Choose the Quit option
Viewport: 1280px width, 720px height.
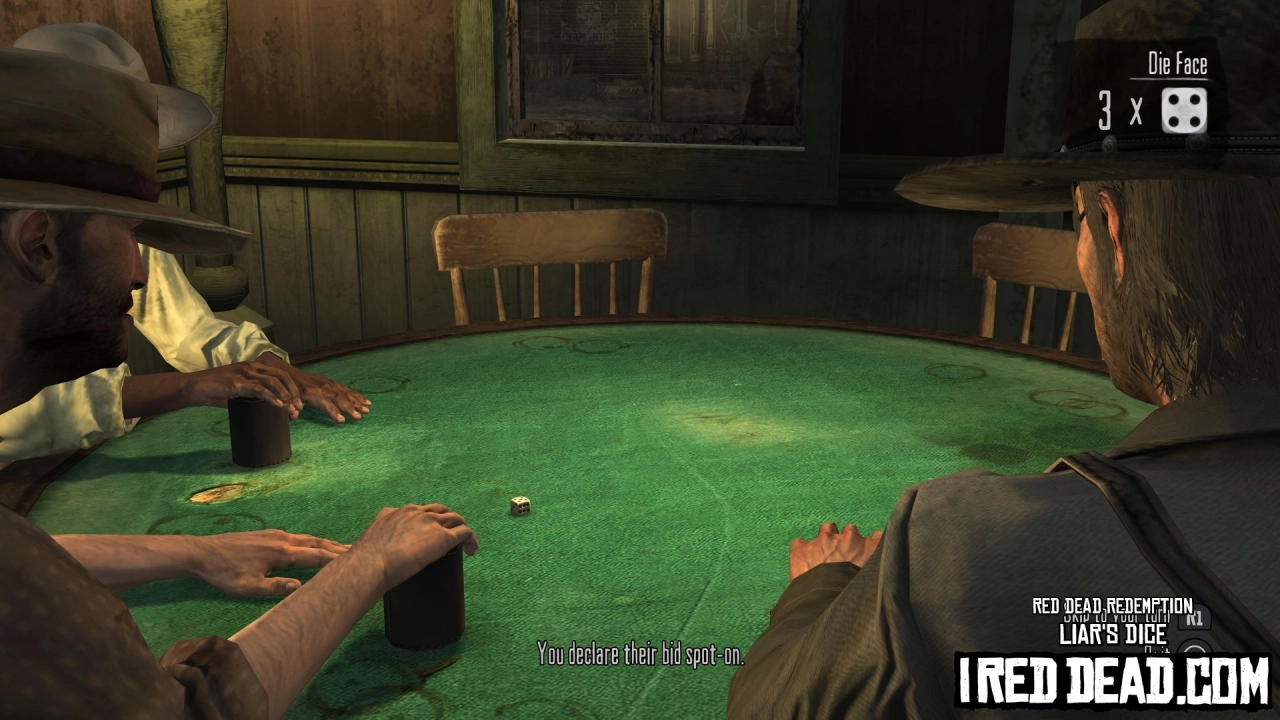pos(1156,650)
